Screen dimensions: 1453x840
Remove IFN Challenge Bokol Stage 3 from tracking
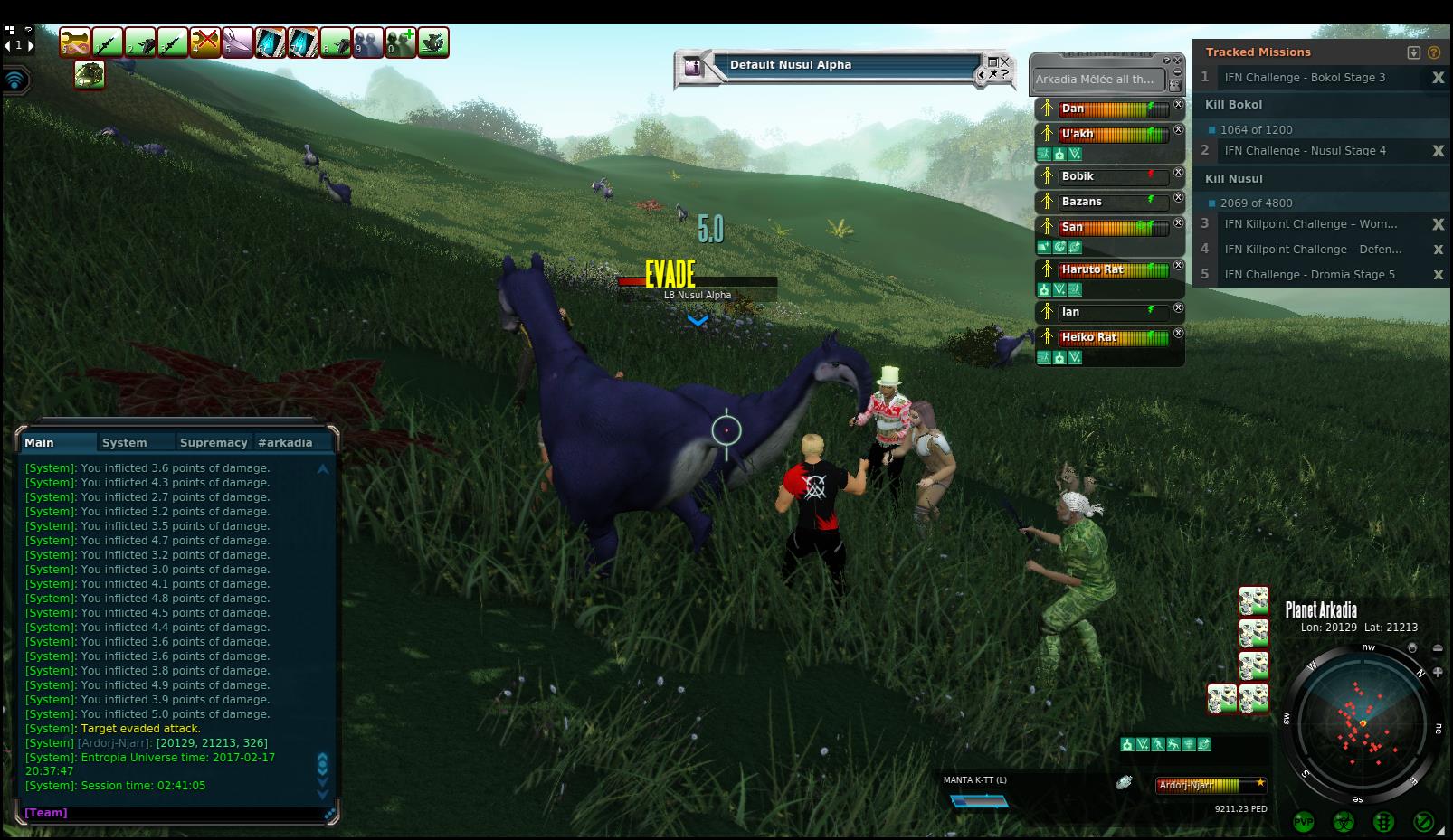(1438, 78)
